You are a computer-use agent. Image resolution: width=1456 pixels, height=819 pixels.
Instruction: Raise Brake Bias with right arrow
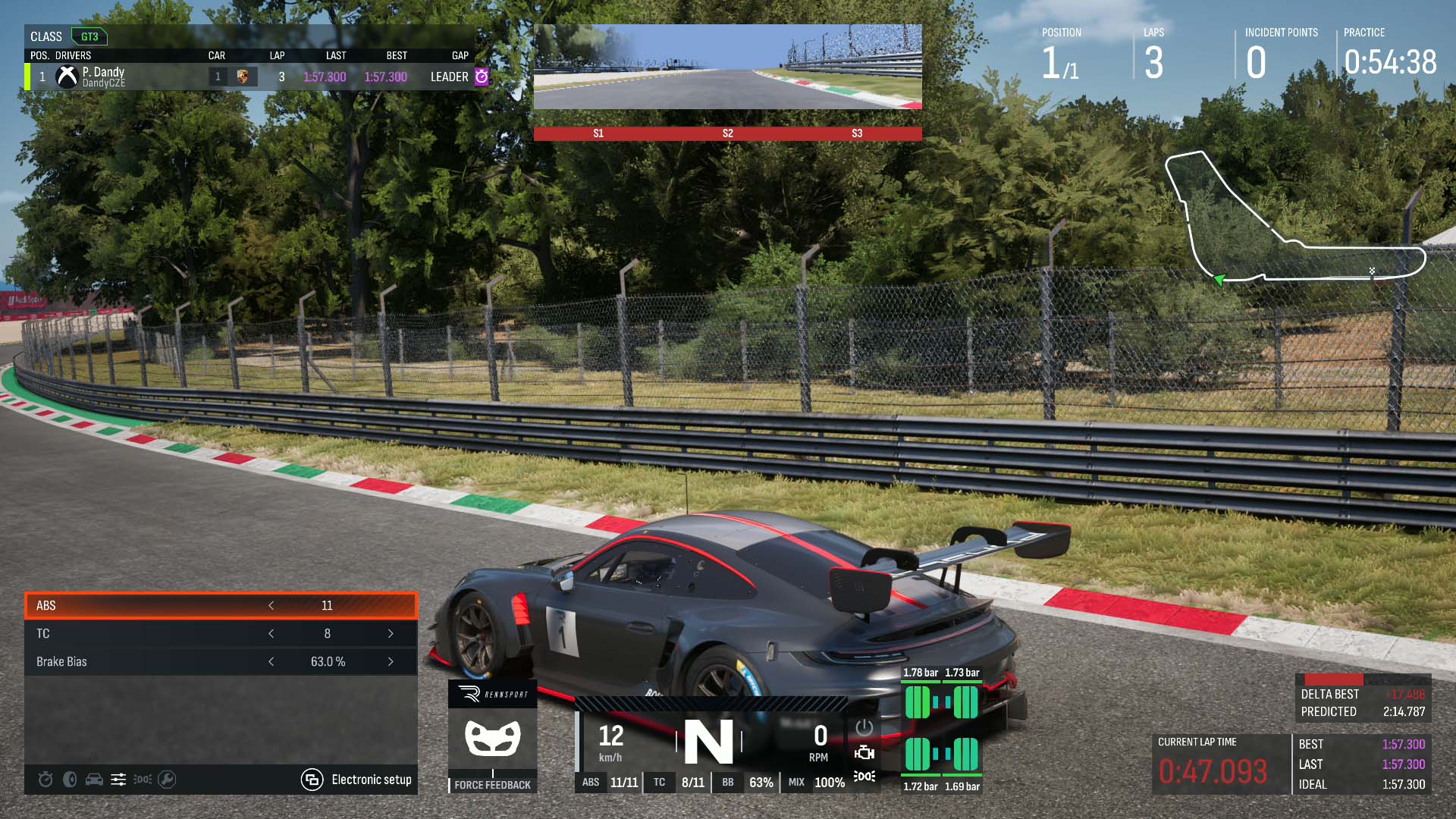click(391, 661)
